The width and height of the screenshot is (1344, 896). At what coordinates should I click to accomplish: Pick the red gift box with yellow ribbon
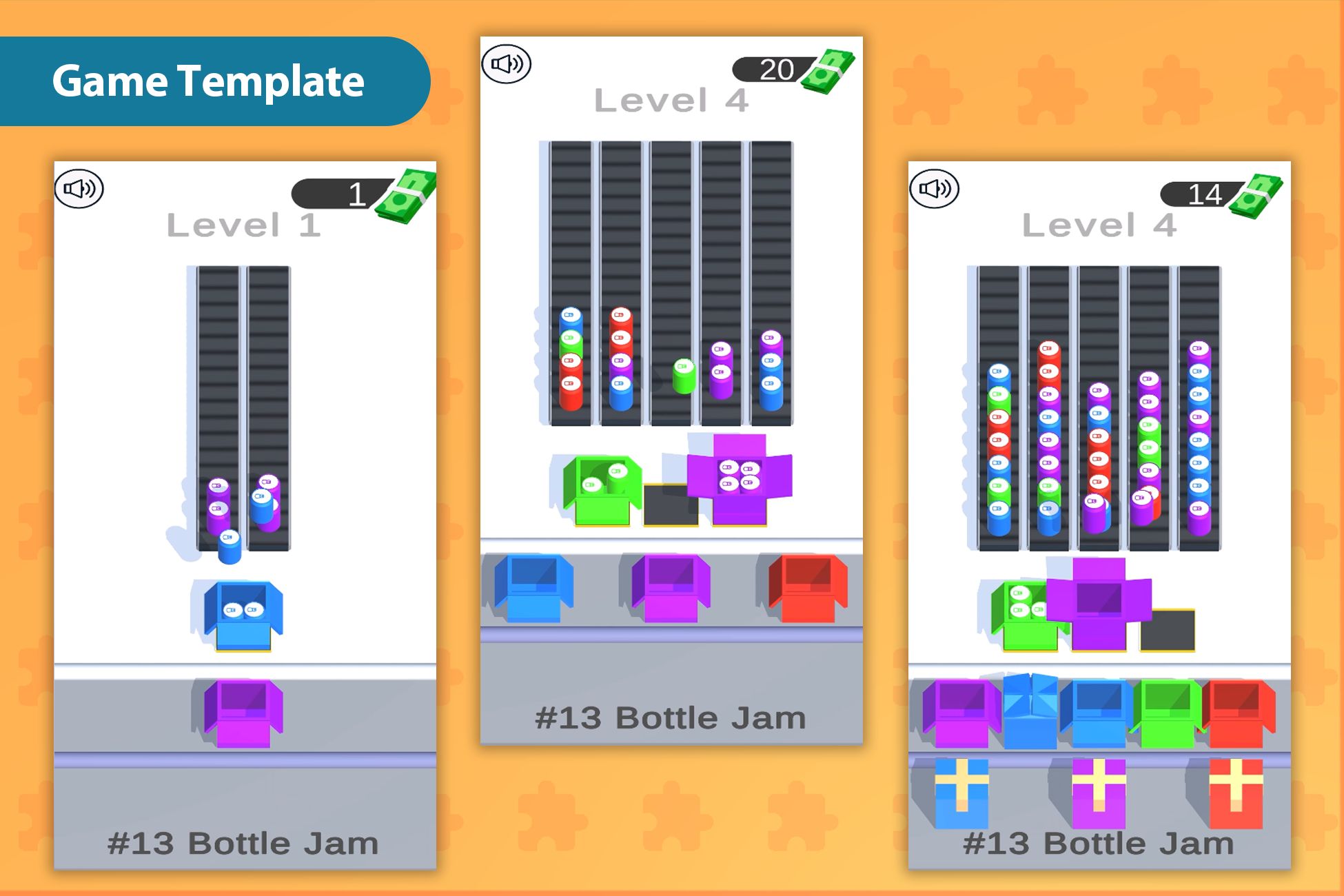(1236, 793)
